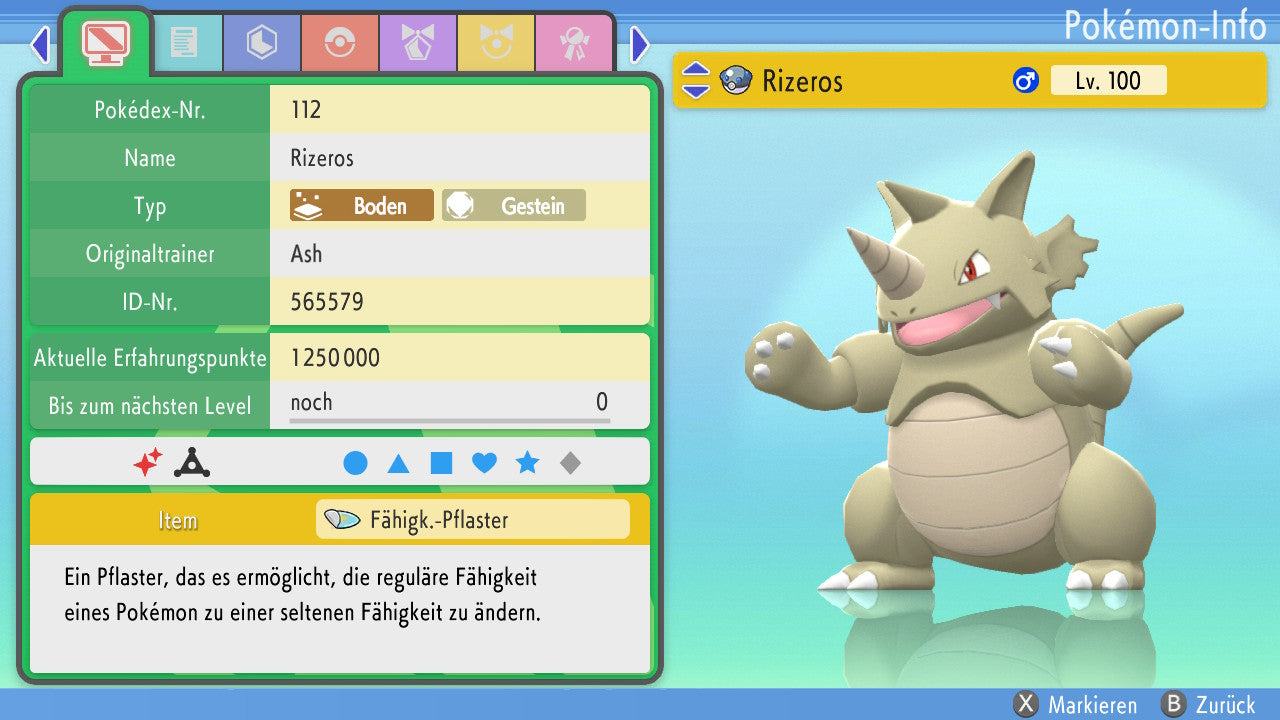
Task: Select the active monitor info tab
Action: 105,42
